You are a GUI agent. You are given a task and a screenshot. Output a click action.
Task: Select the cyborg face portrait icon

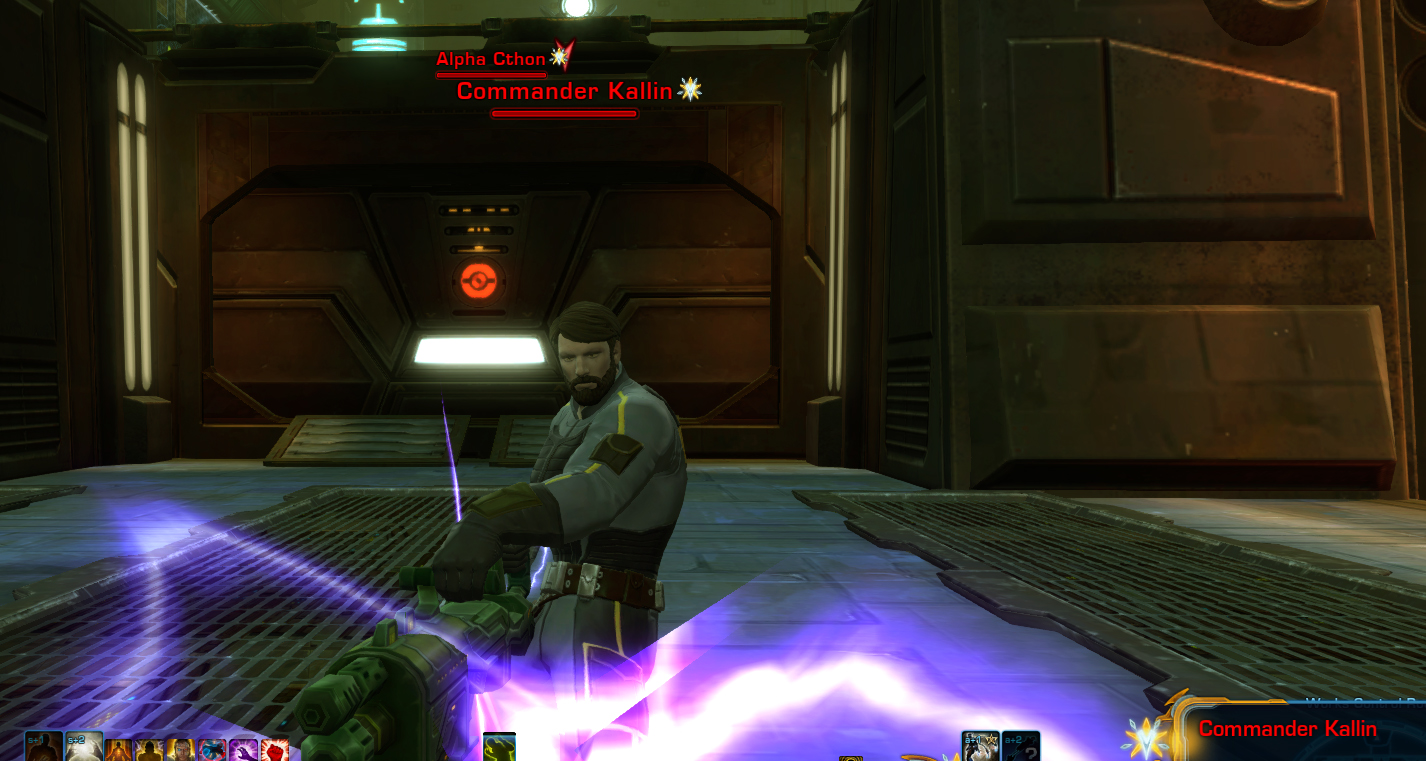180,751
